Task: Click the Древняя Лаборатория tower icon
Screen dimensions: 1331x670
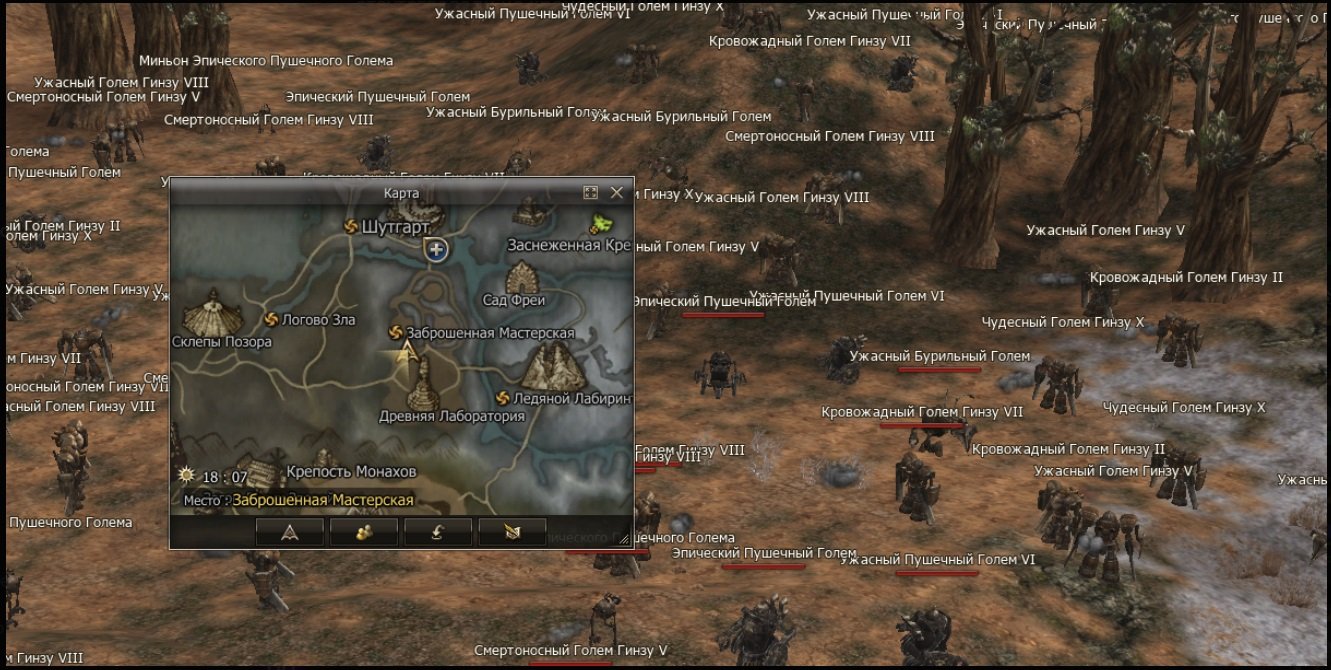Action: [423, 383]
